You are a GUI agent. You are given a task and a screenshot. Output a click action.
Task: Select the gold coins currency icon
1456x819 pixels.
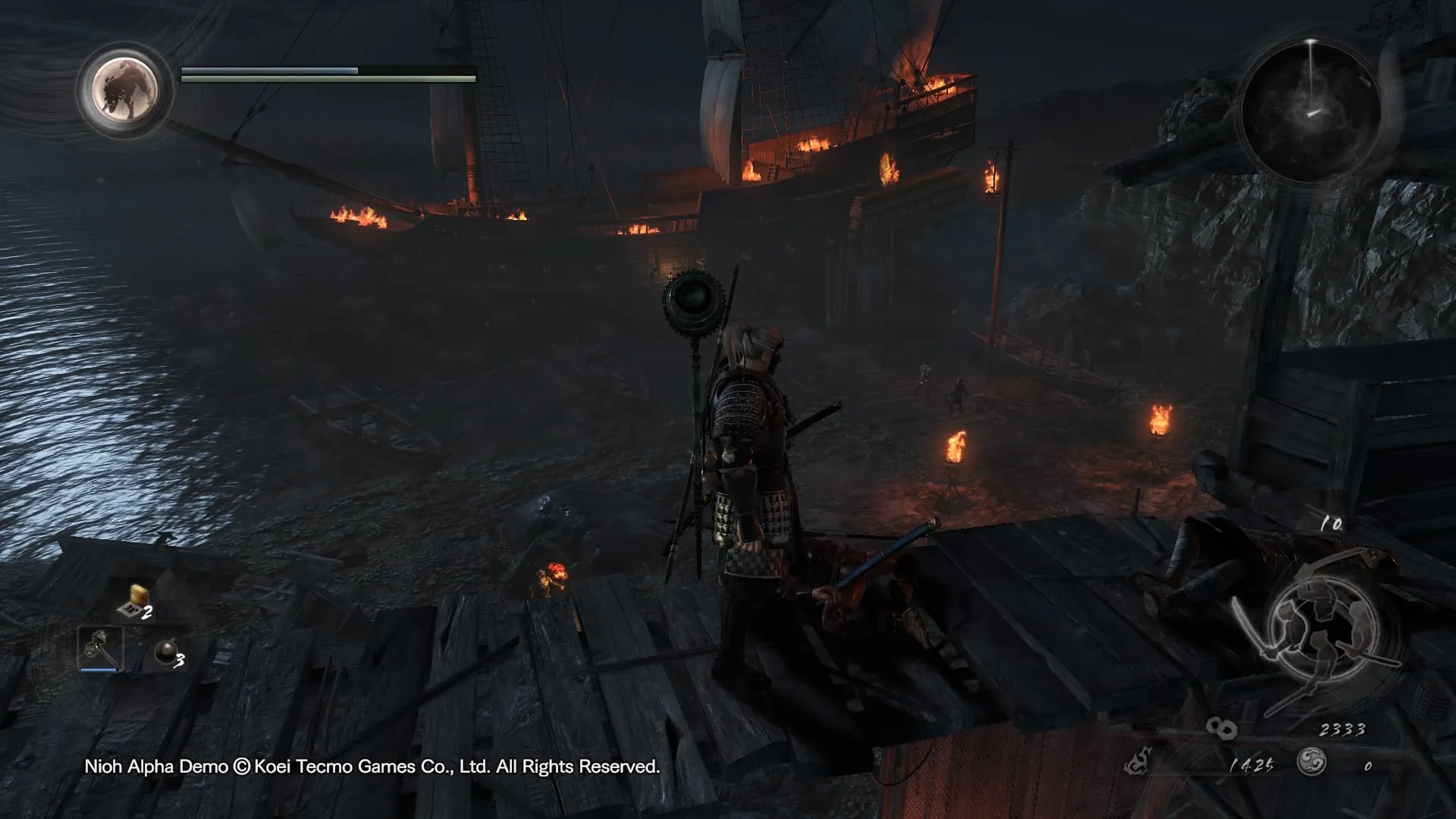[1221, 729]
